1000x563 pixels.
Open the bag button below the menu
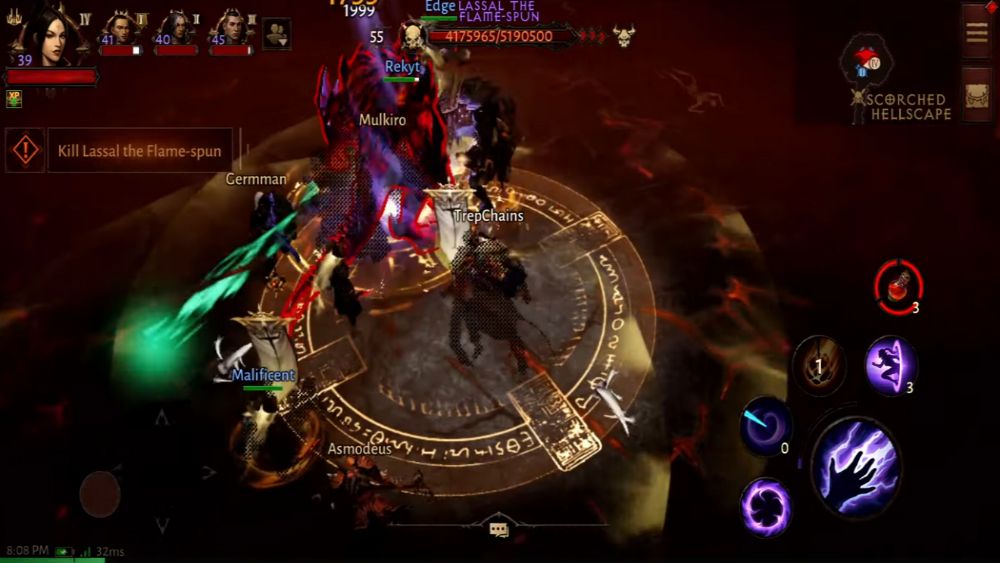click(x=976, y=96)
